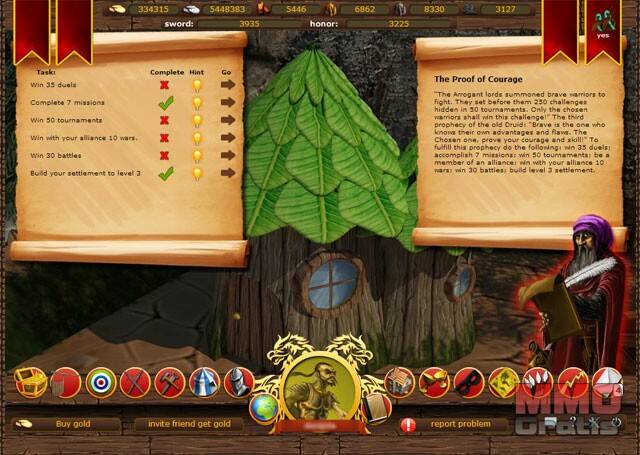
Task: Open the Buy gold shop
Action: coord(72,424)
